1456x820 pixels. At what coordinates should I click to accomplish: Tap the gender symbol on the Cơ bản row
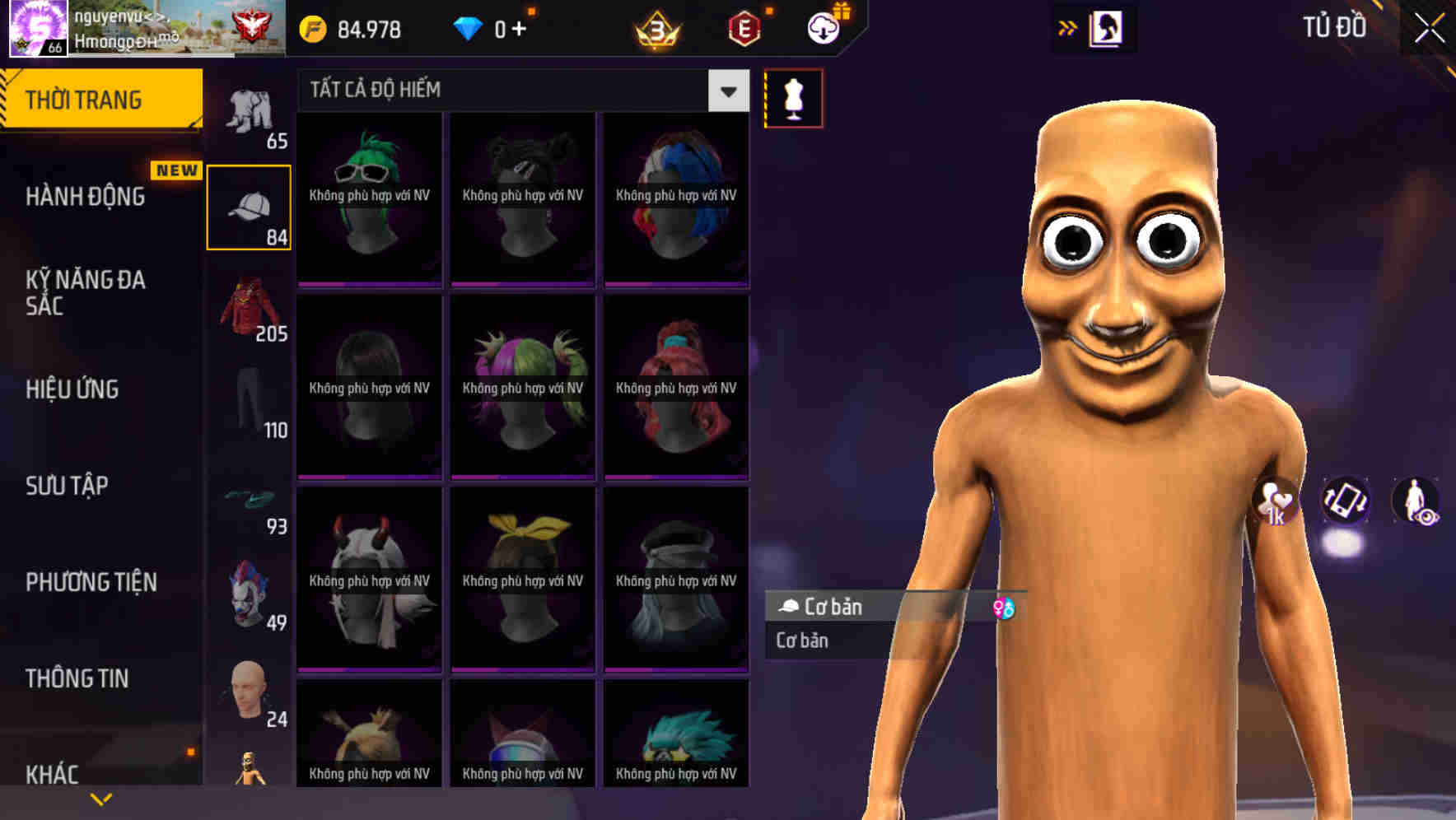point(1006,608)
